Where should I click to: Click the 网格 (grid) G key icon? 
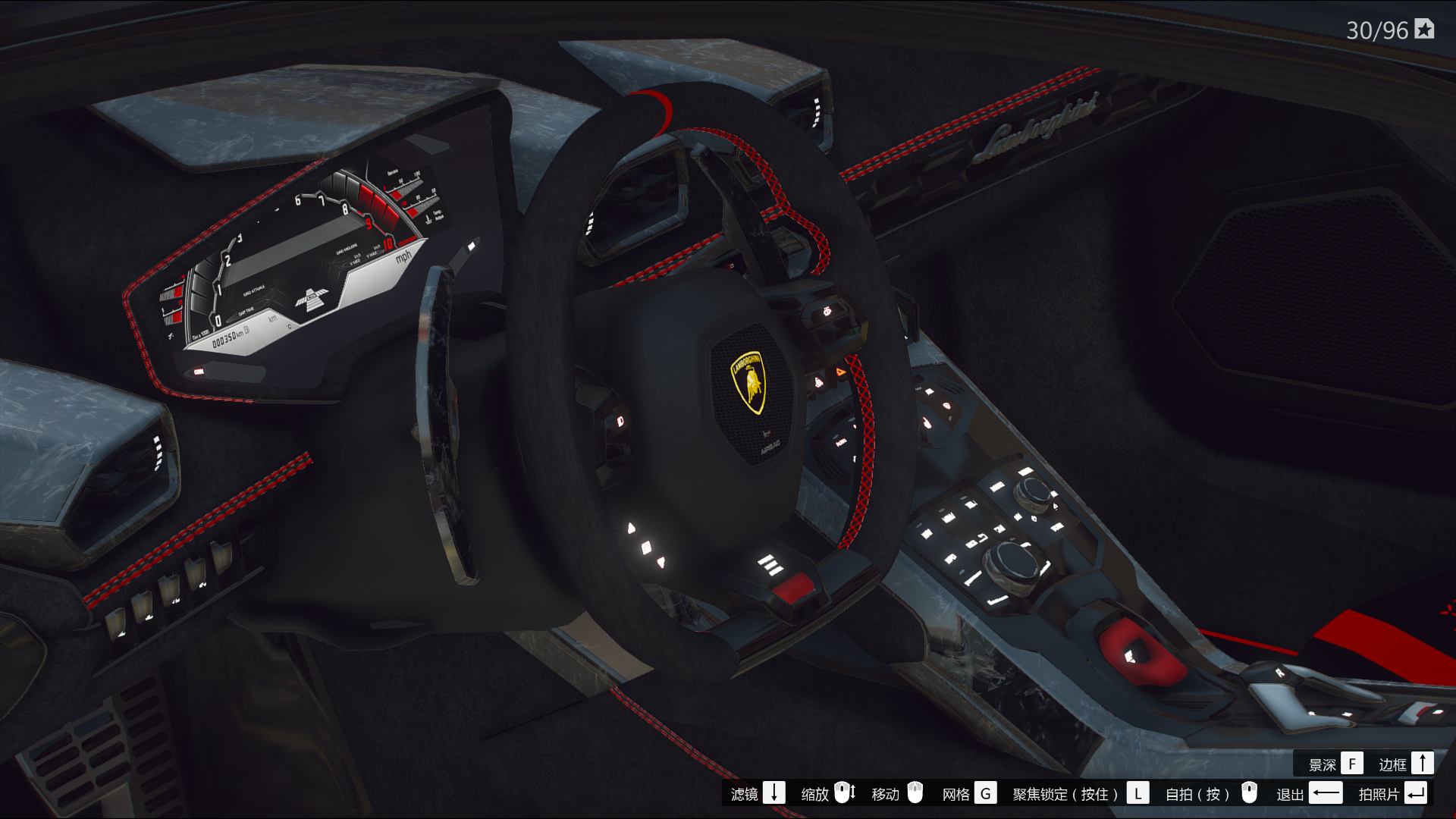point(986,793)
